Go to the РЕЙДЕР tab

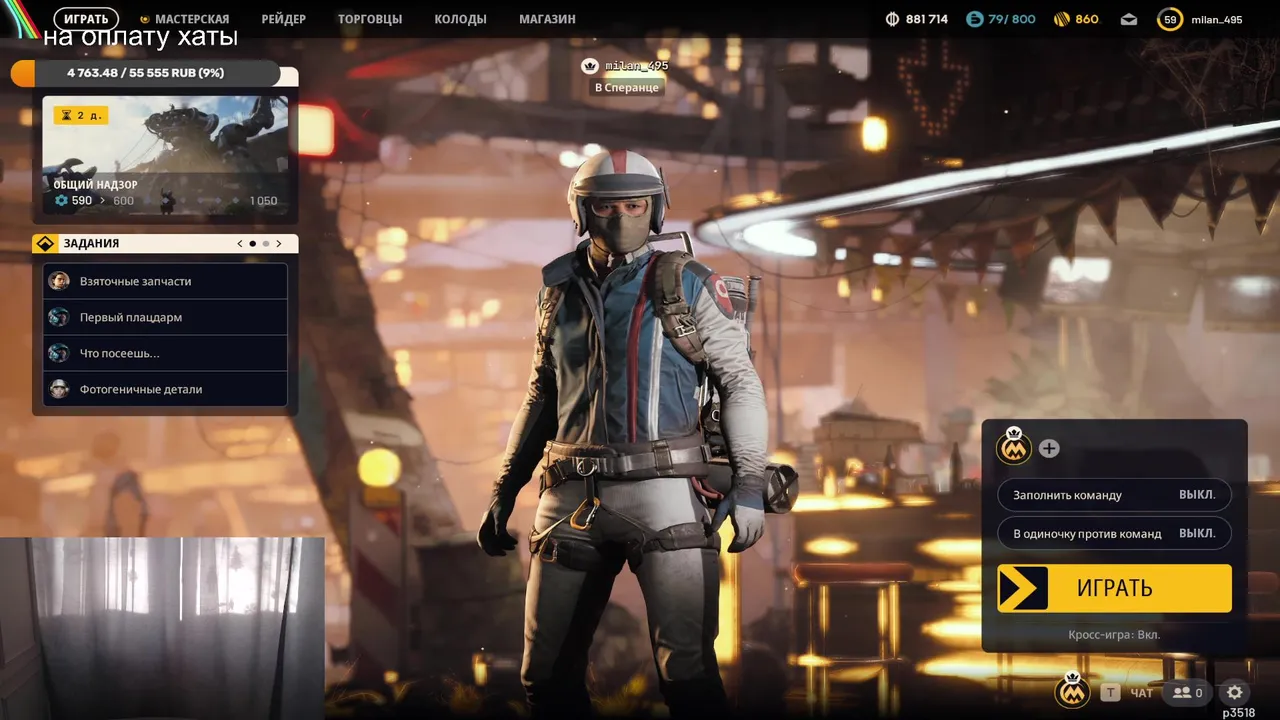click(283, 19)
